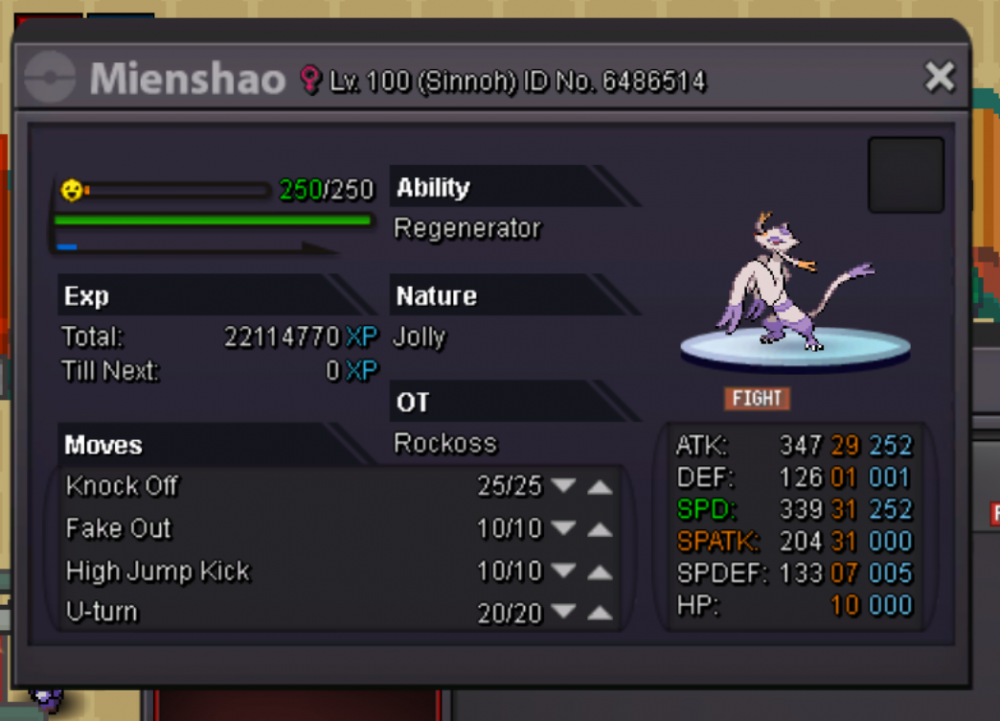Click the Pokeball icon beside Mienshao's name
Screen dimensions: 1000x721
pyautogui.click(x=50, y=78)
